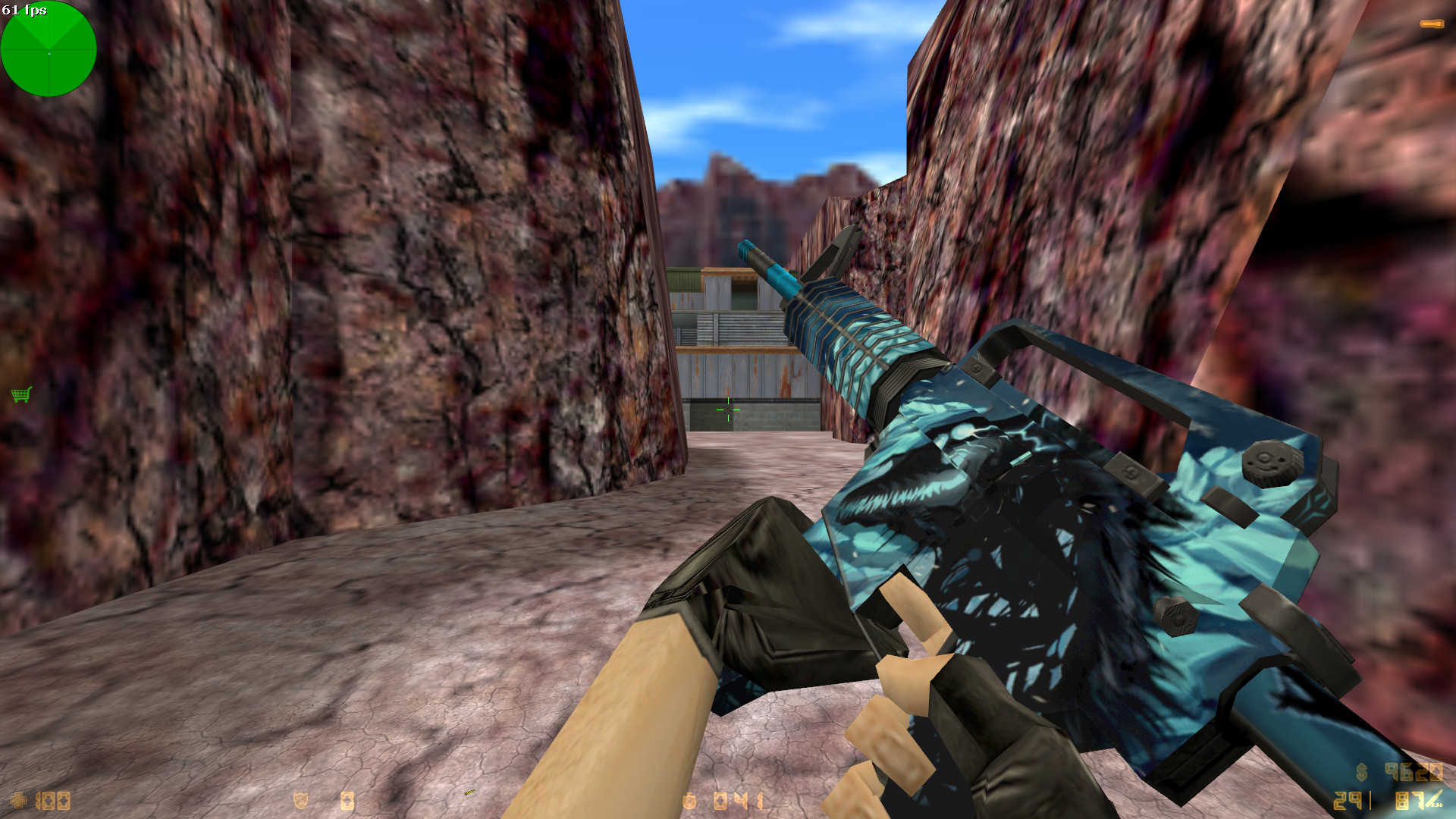Click the leftmost grenade card icon bottom-left

pos(49,801)
